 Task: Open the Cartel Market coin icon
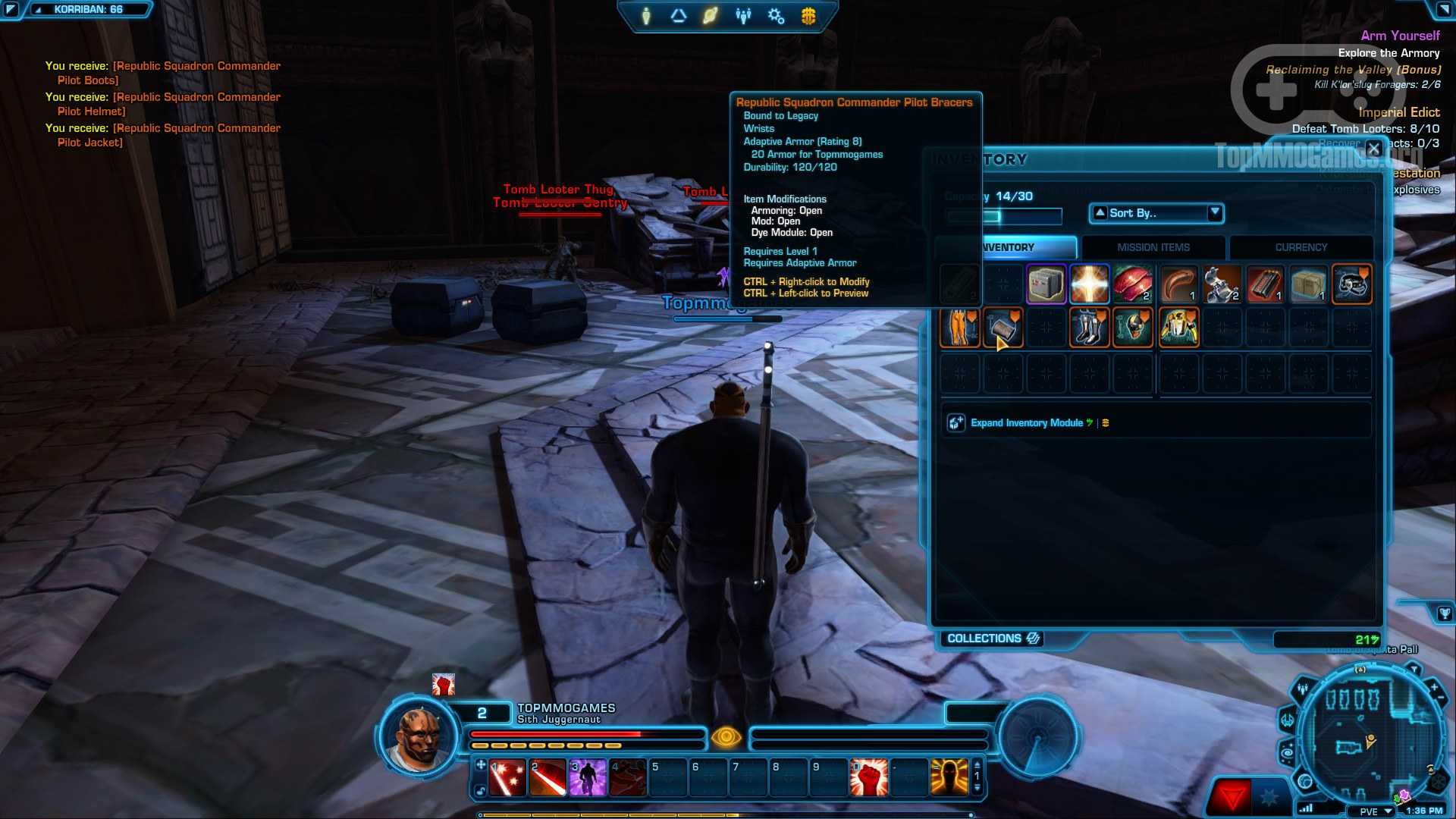(x=808, y=16)
